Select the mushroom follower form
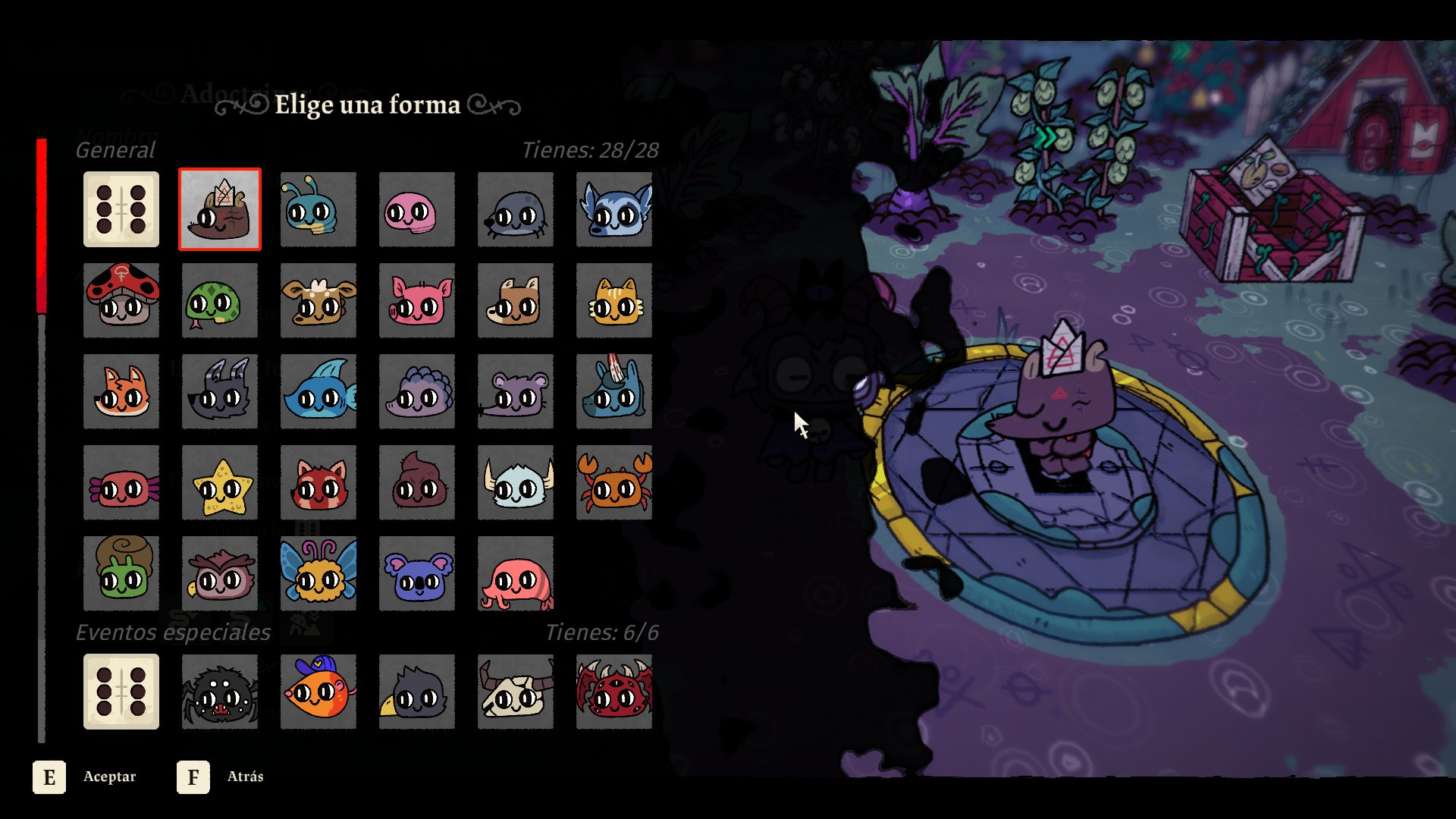This screenshot has height=819, width=1456. (121, 300)
